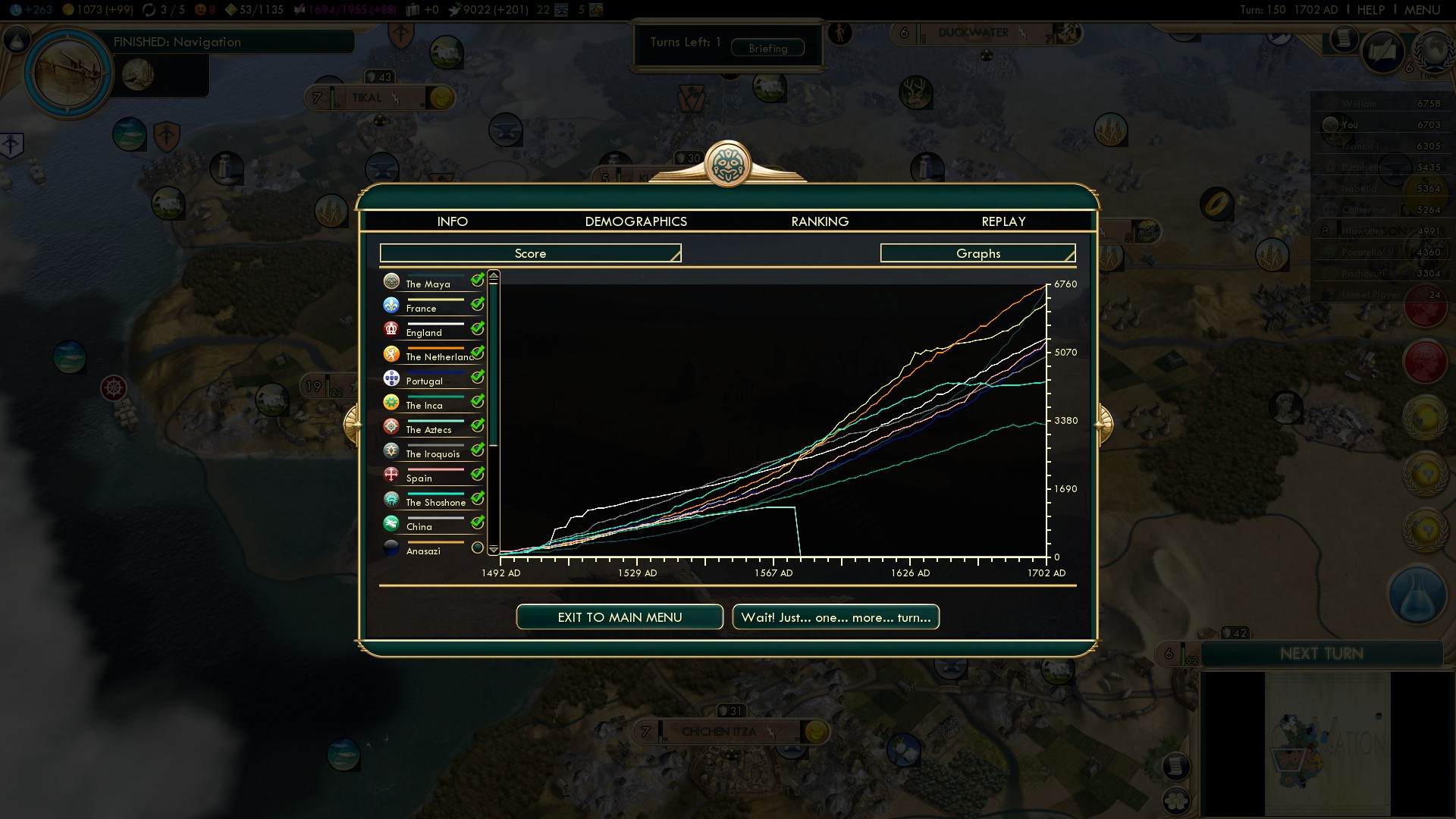This screenshot has height=819, width=1456.
Task: Open the HELP menu
Action: tap(1370, 10)
